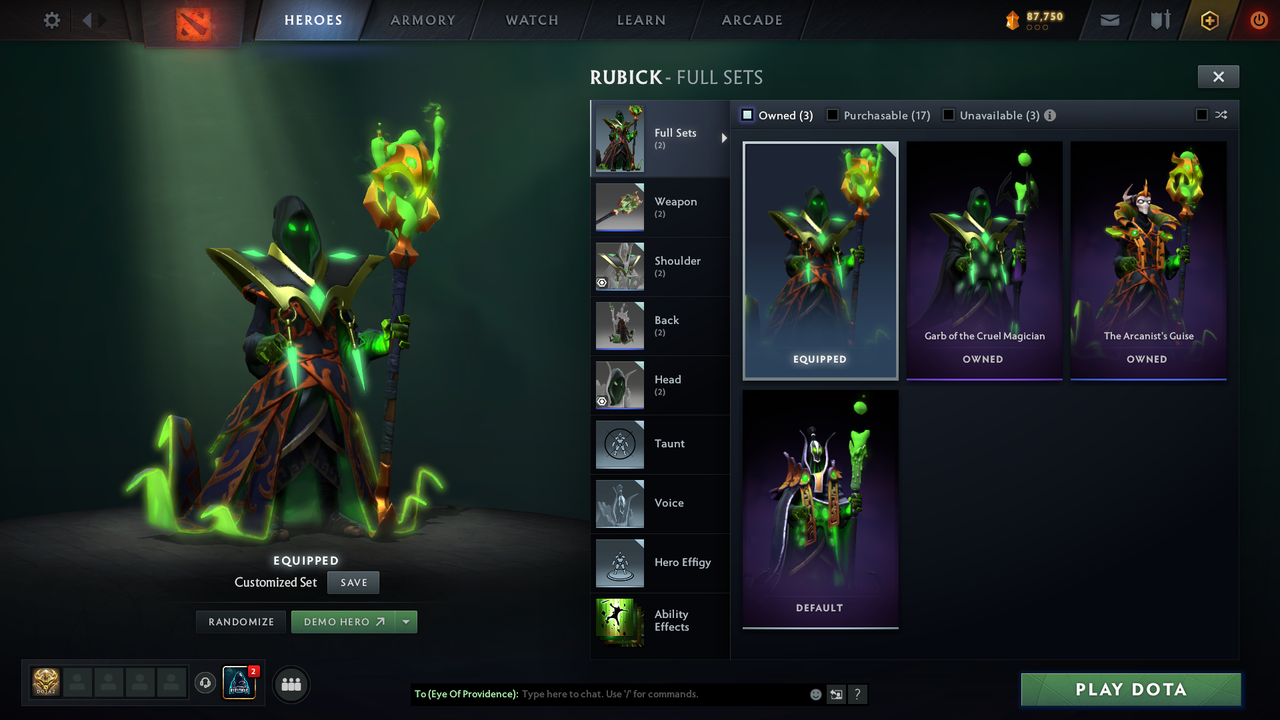
Task: Open the mail inbox icon
Action: [x=1109, y=20]
